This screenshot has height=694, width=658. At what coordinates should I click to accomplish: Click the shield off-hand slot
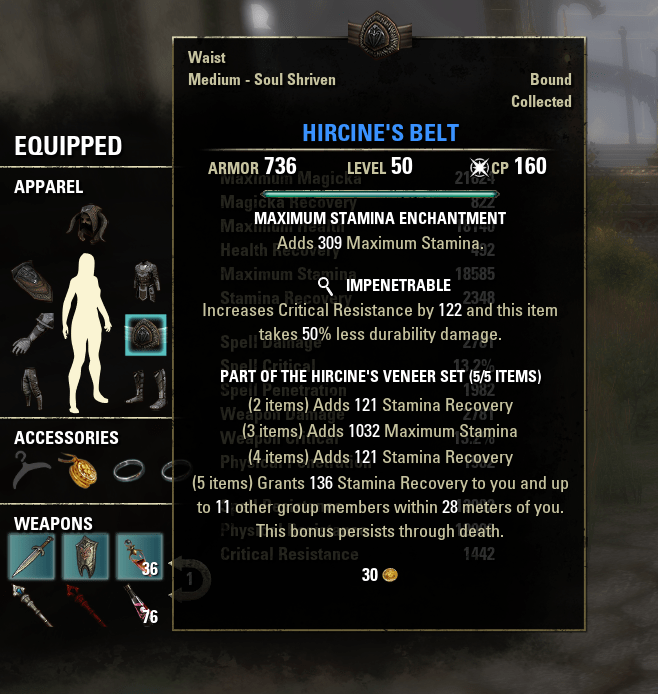86,557
